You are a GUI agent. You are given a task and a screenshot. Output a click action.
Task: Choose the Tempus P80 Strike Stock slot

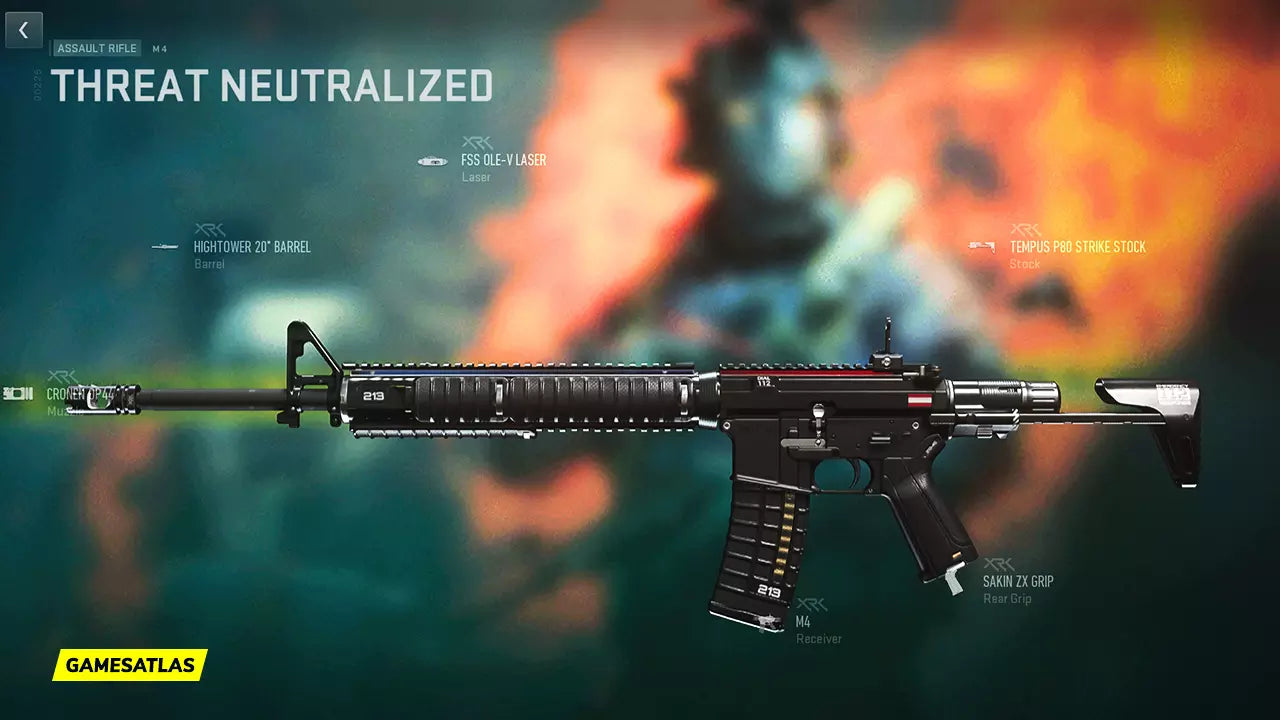coord(1077,247)
